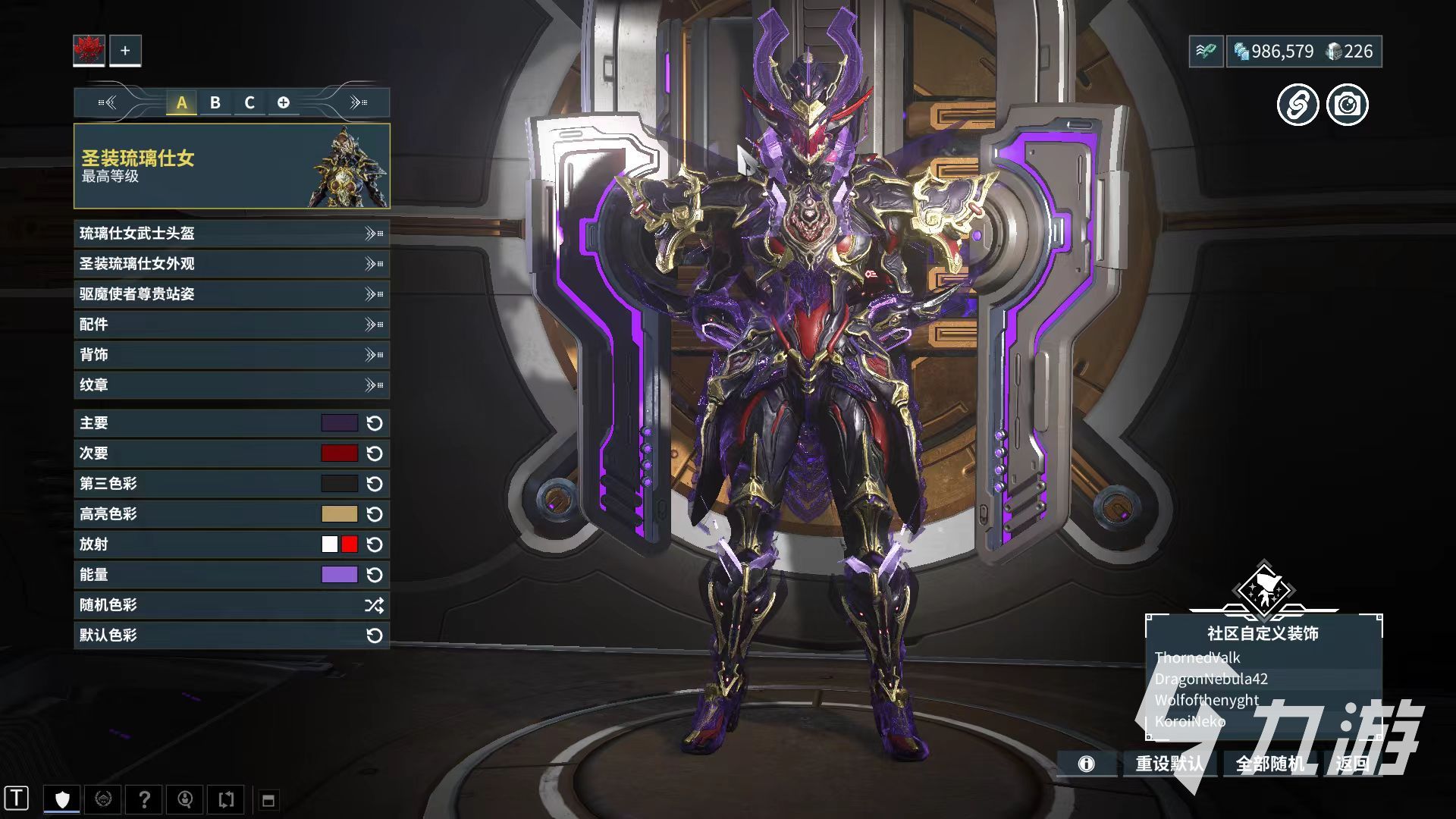Open the 琉璃仕女武士头盔 helmet menu

tap(231, 234)
